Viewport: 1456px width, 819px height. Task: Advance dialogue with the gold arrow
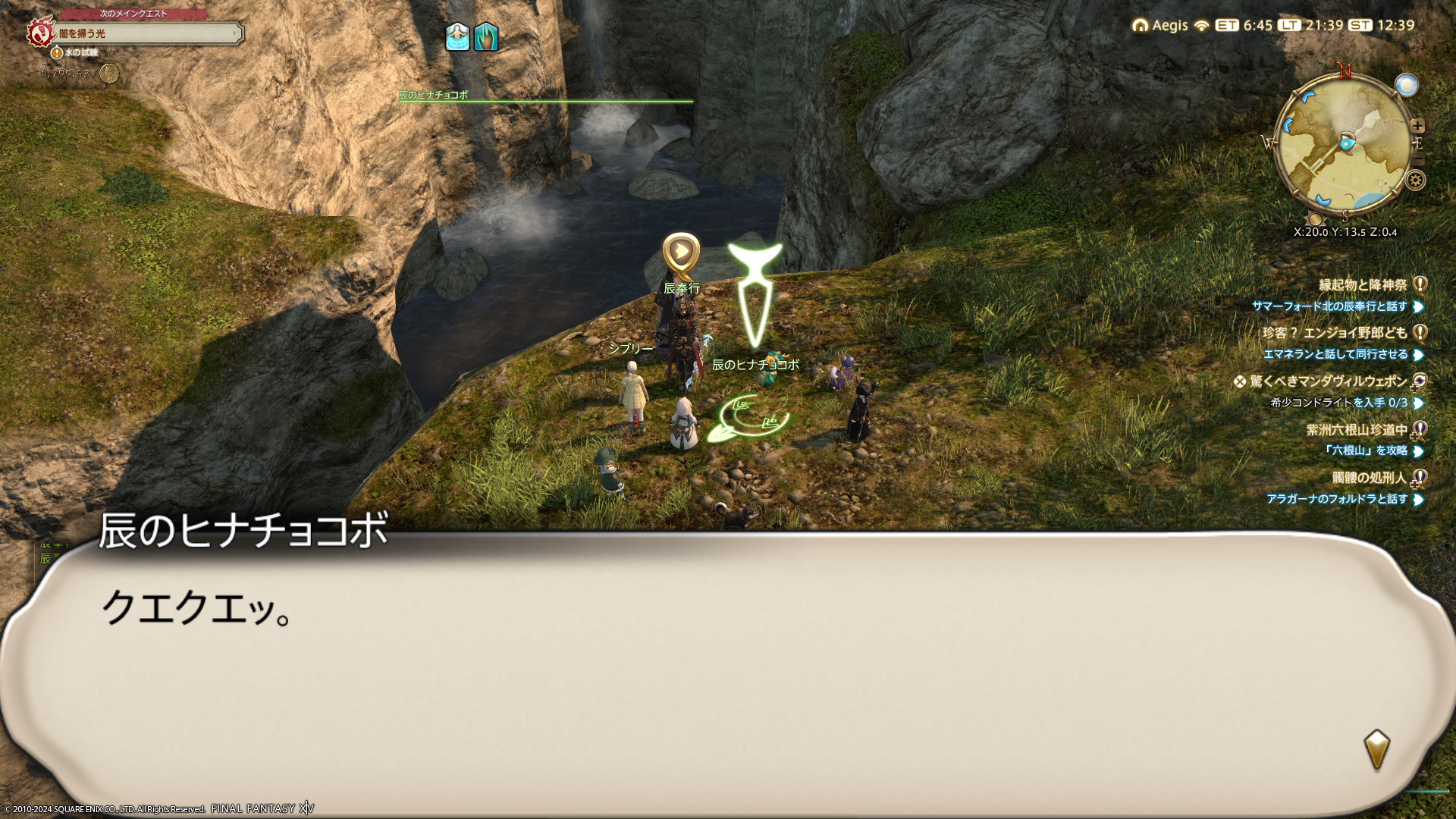[1376, 748]
